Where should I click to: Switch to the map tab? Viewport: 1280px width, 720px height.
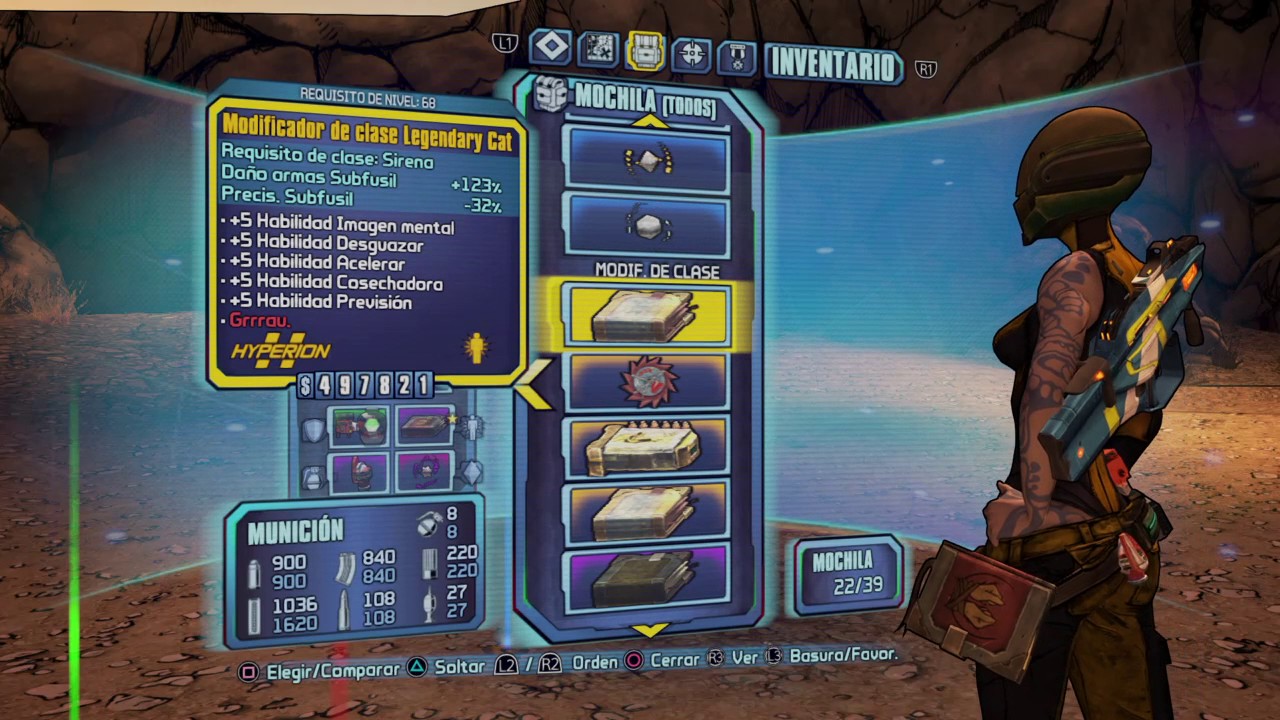598,49
